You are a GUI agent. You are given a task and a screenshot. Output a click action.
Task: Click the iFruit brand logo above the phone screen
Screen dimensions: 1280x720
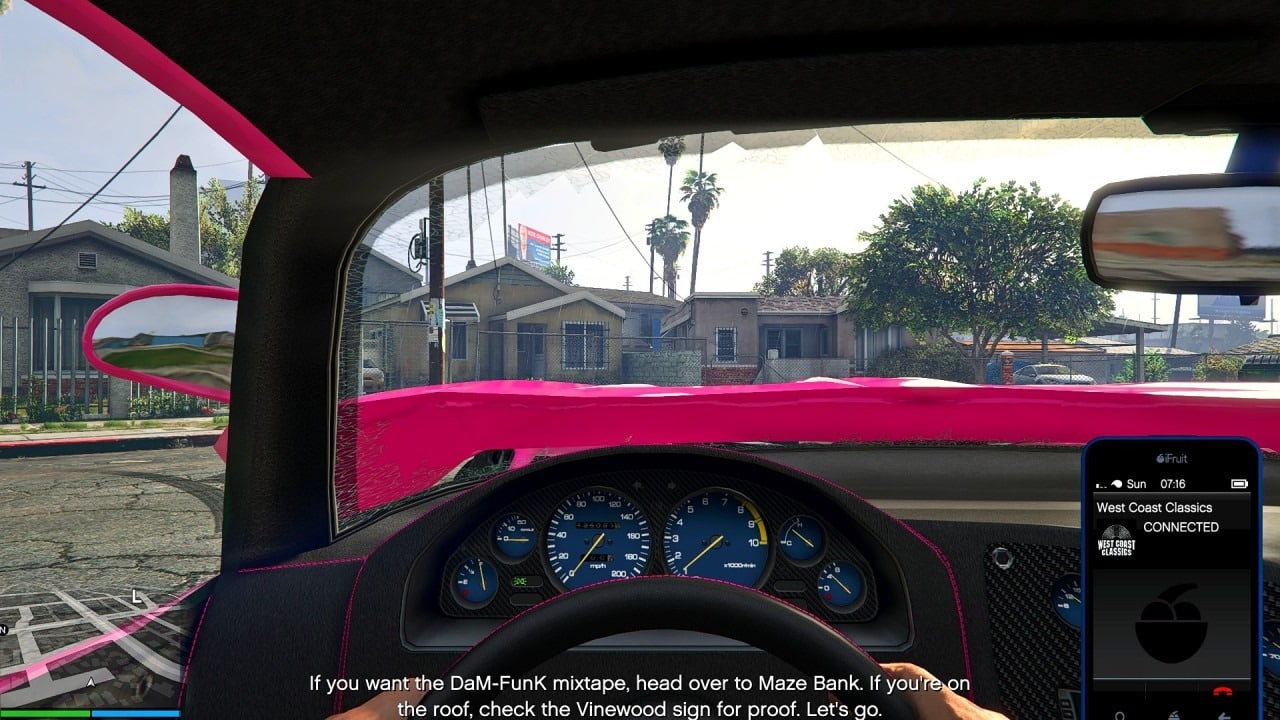click(x=1172, y=457)
